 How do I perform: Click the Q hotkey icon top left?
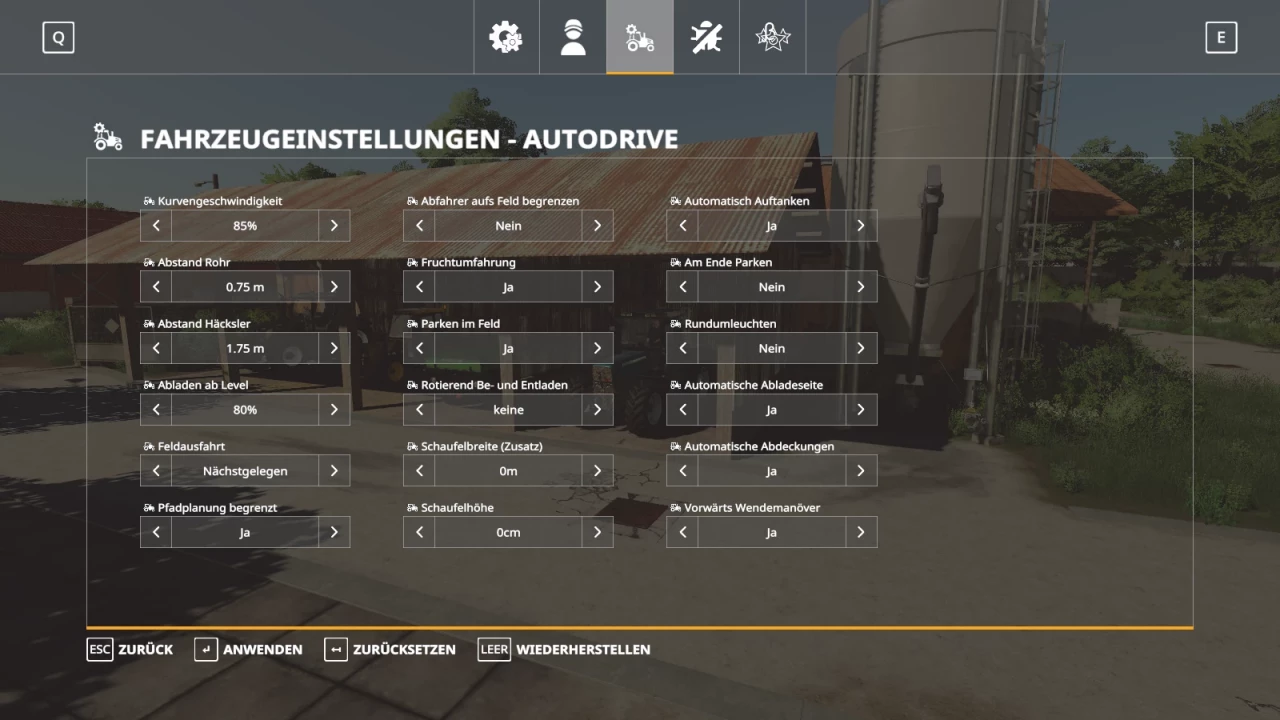58,37
